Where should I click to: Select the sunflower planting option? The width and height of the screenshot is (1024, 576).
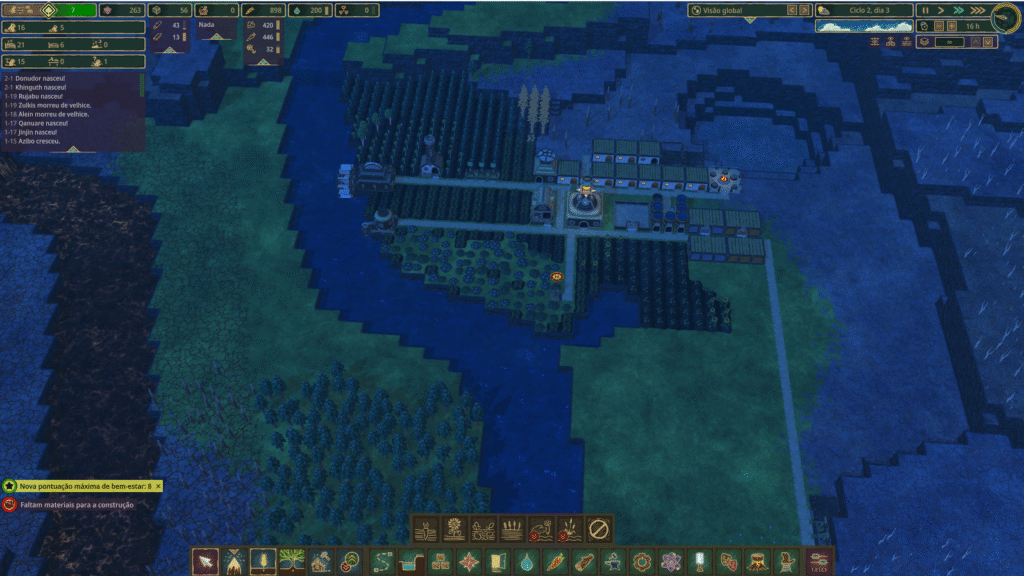[455, 529]
